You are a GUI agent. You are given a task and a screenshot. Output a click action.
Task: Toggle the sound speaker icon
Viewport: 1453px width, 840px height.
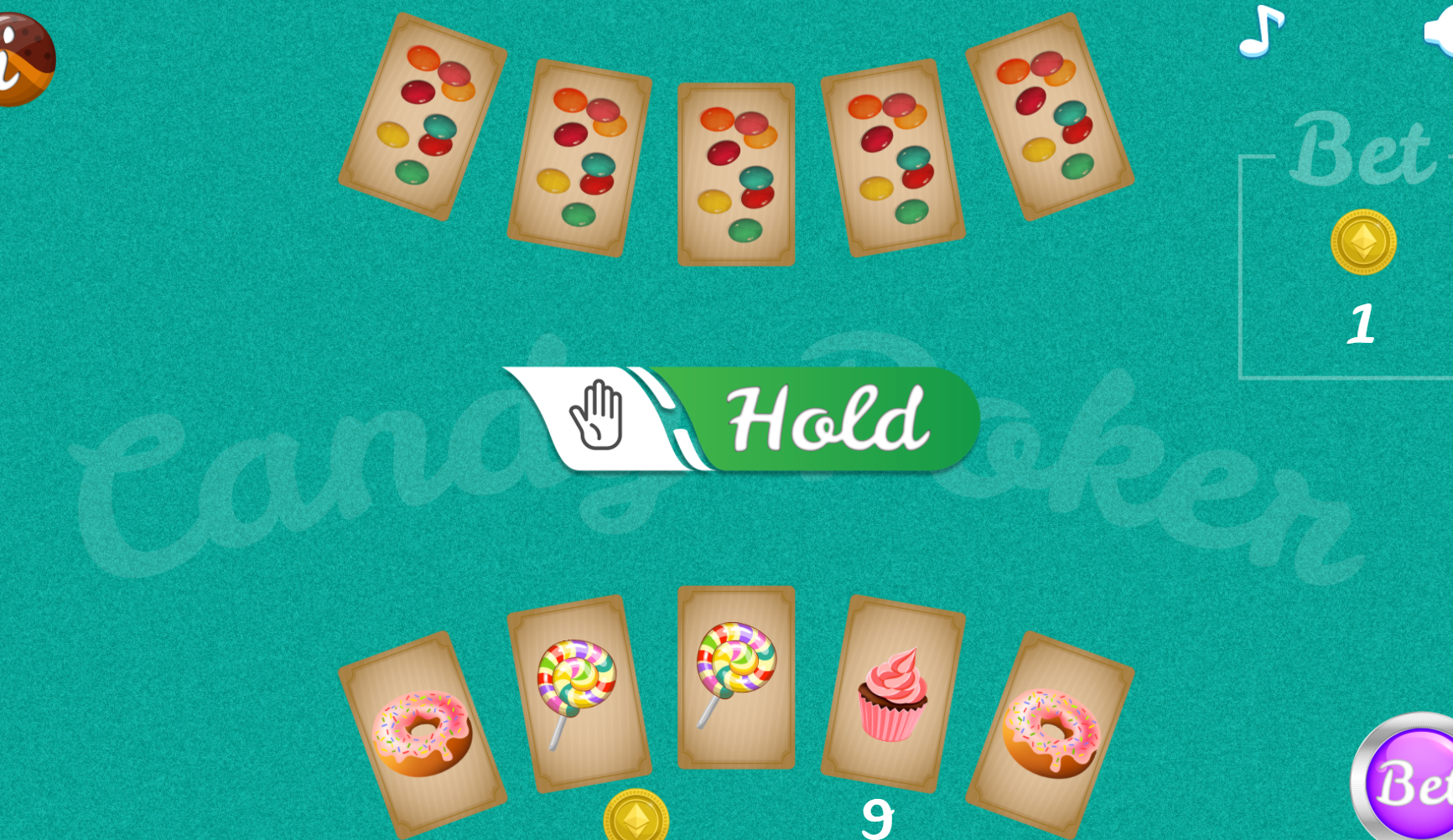(x=1441, y=34)
